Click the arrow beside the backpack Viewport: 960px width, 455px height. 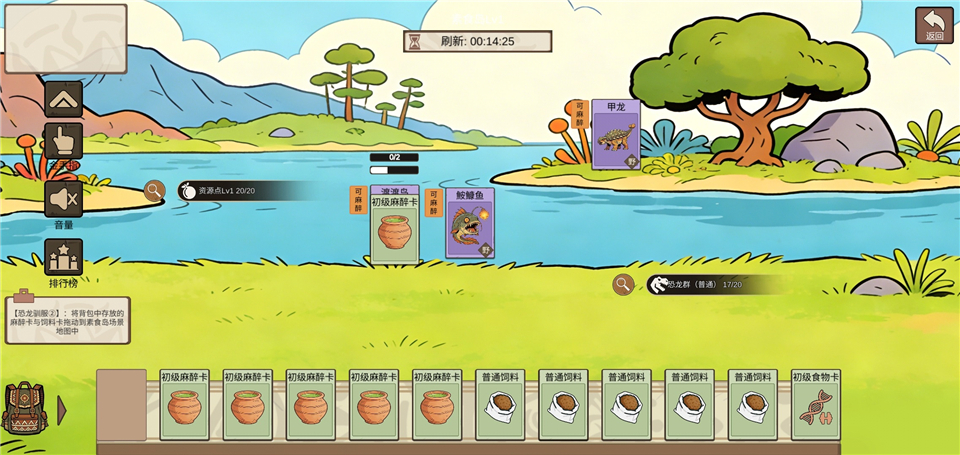click(62, 410)
